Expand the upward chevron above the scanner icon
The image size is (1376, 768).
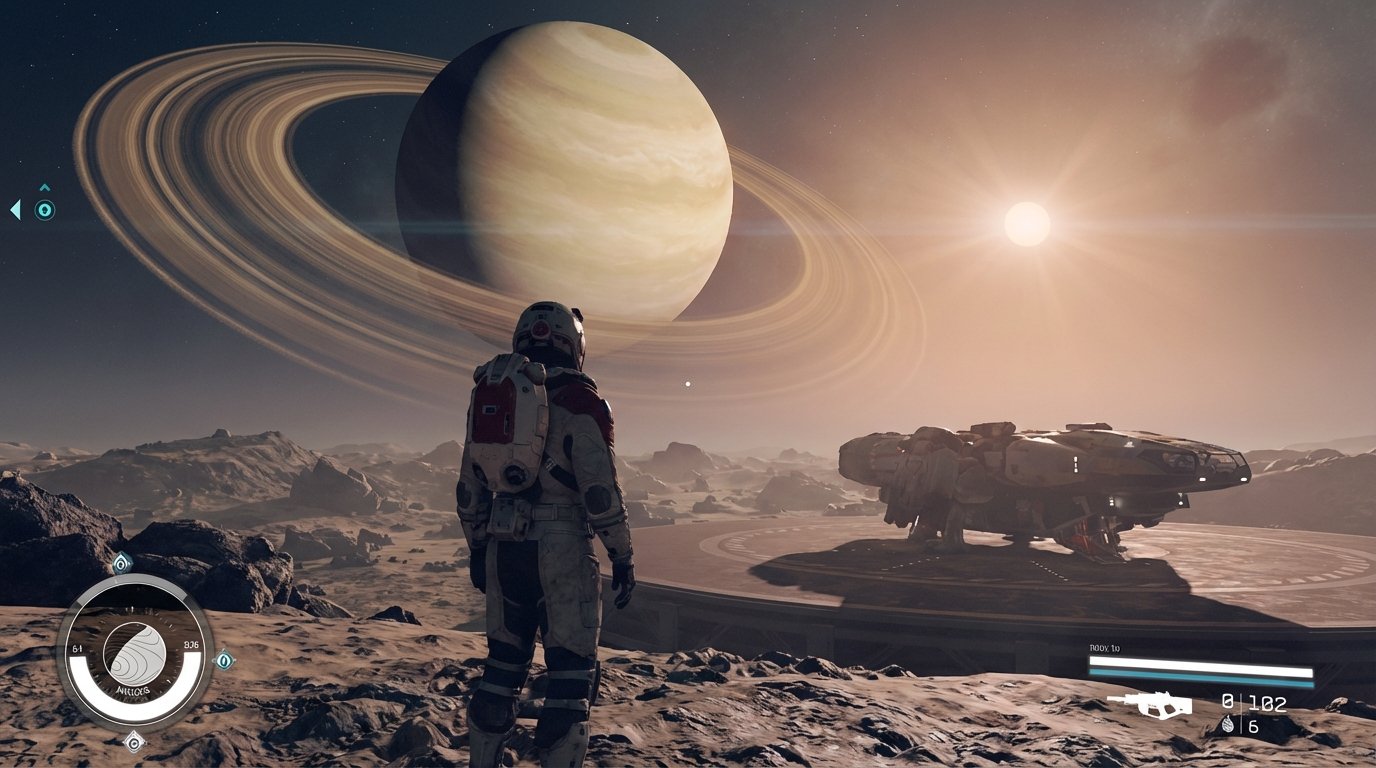44,187
